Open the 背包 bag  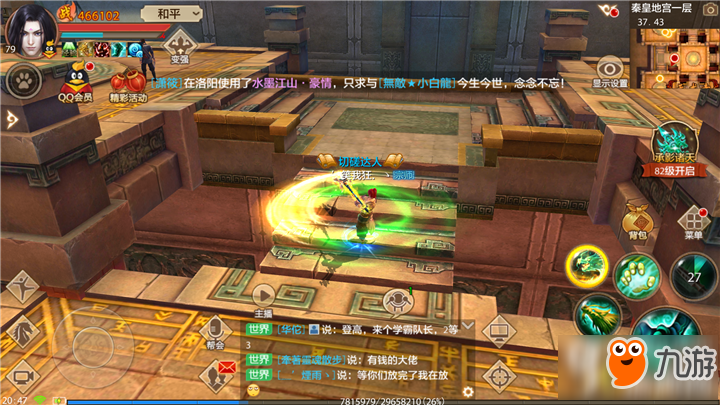pos(638,216)
